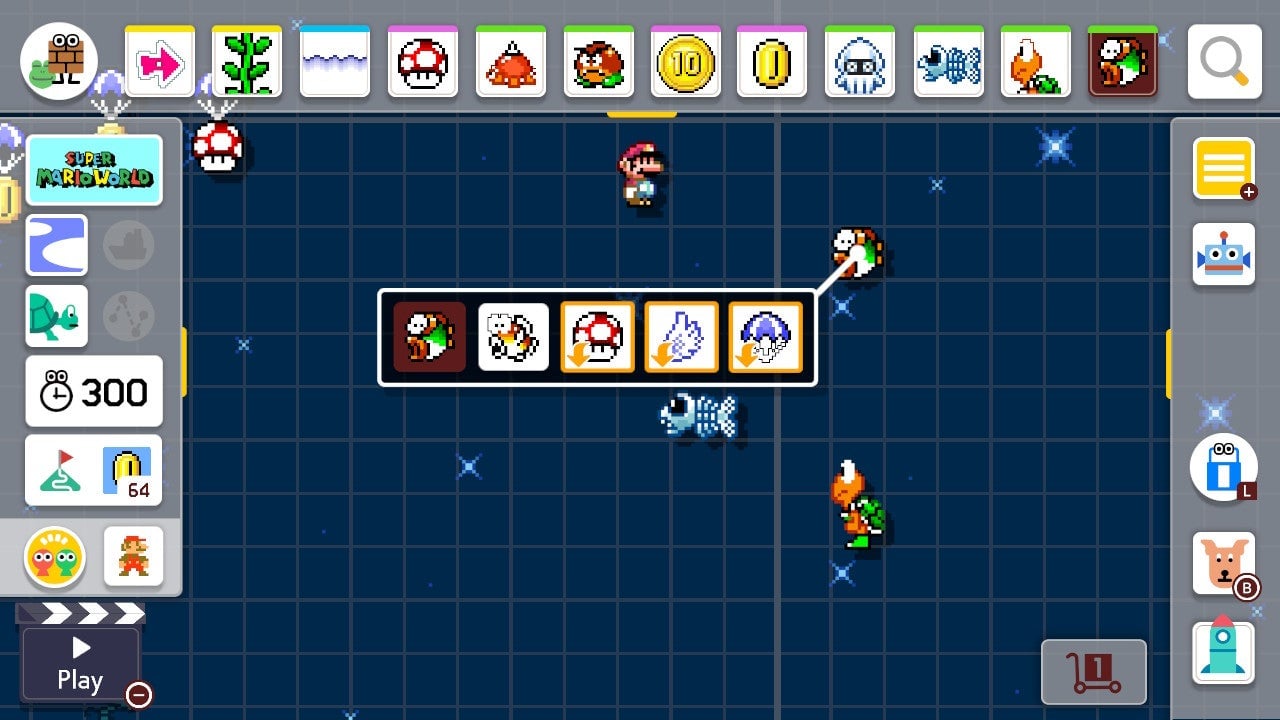The image size is (1280, 720).
Task: Select the Super Mushroom in the top toolbar
Action: (x=422, y=62)
